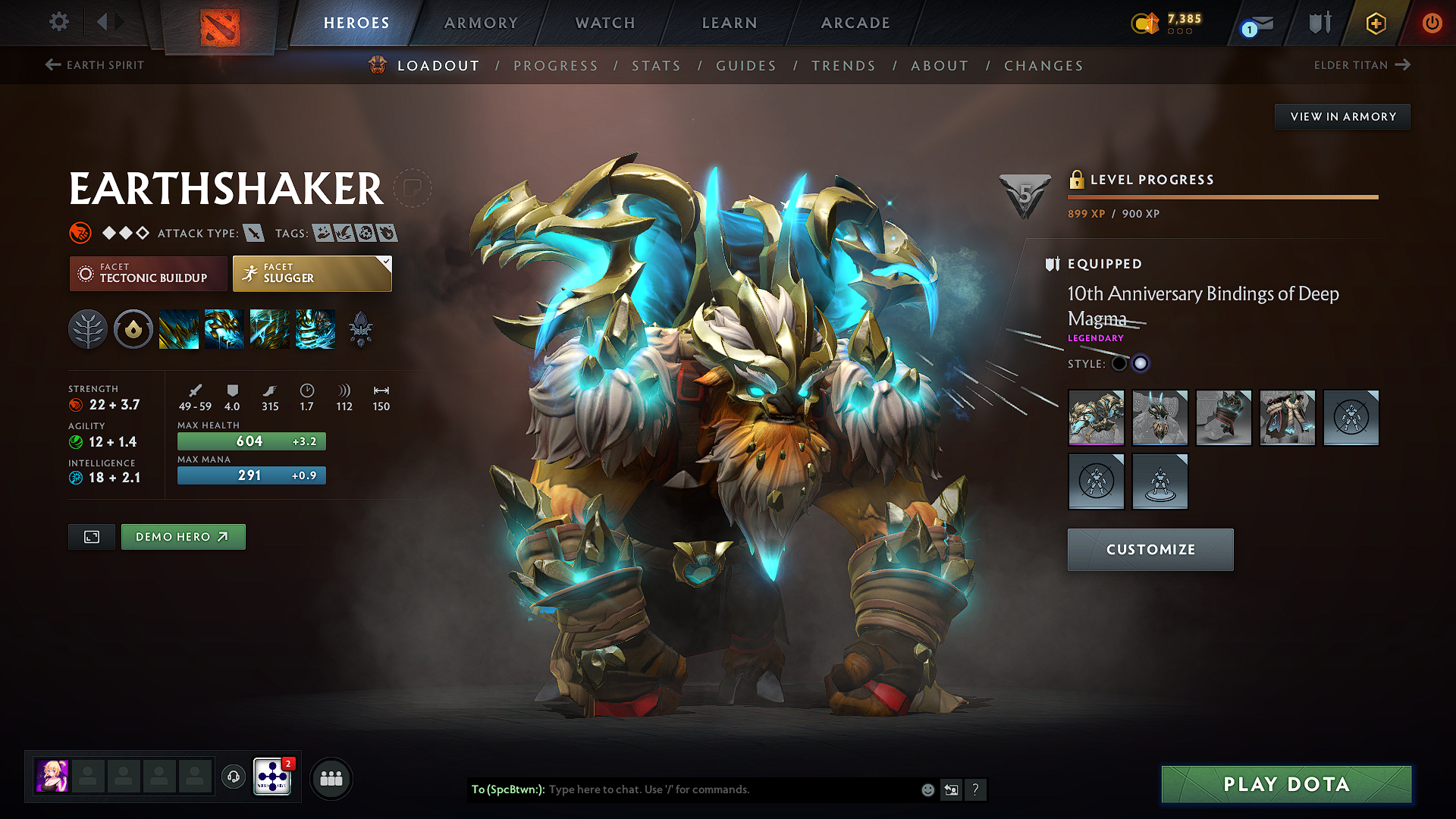Click the Shards currency icon showing 7,385
The height and width of the screenshot is (819, 1456).
[x=1146, y=24]
